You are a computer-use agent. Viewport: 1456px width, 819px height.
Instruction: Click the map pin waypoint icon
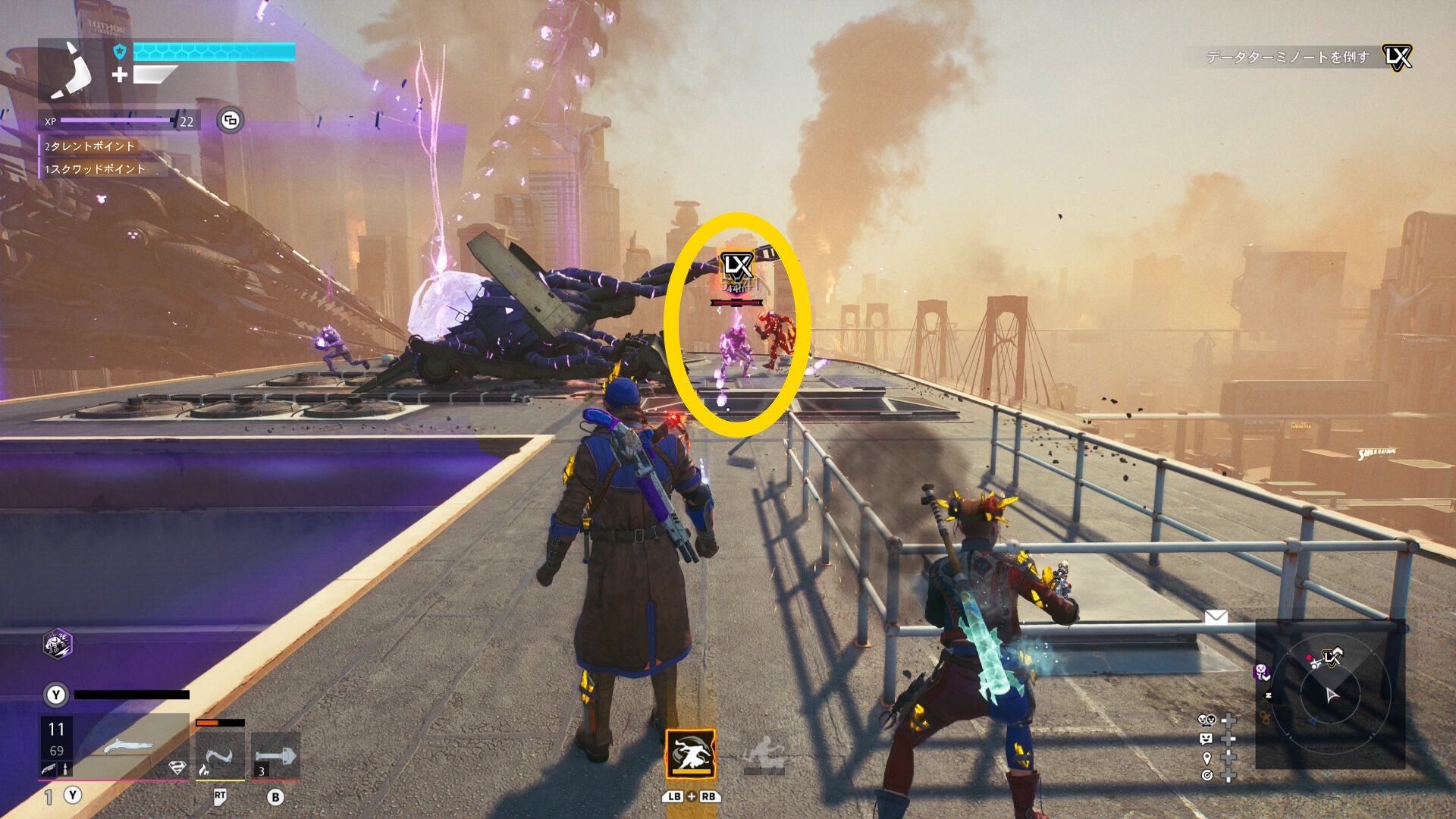(x=1207, y=758)
